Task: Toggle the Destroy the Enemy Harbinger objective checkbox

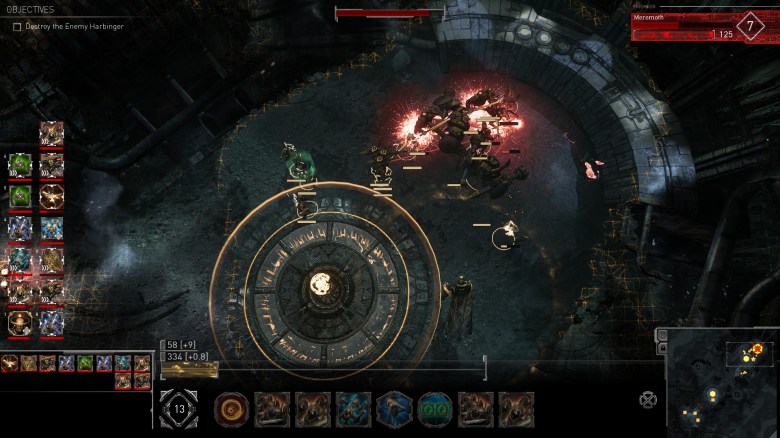Action: pyautogui.click(x=17, y=27)
